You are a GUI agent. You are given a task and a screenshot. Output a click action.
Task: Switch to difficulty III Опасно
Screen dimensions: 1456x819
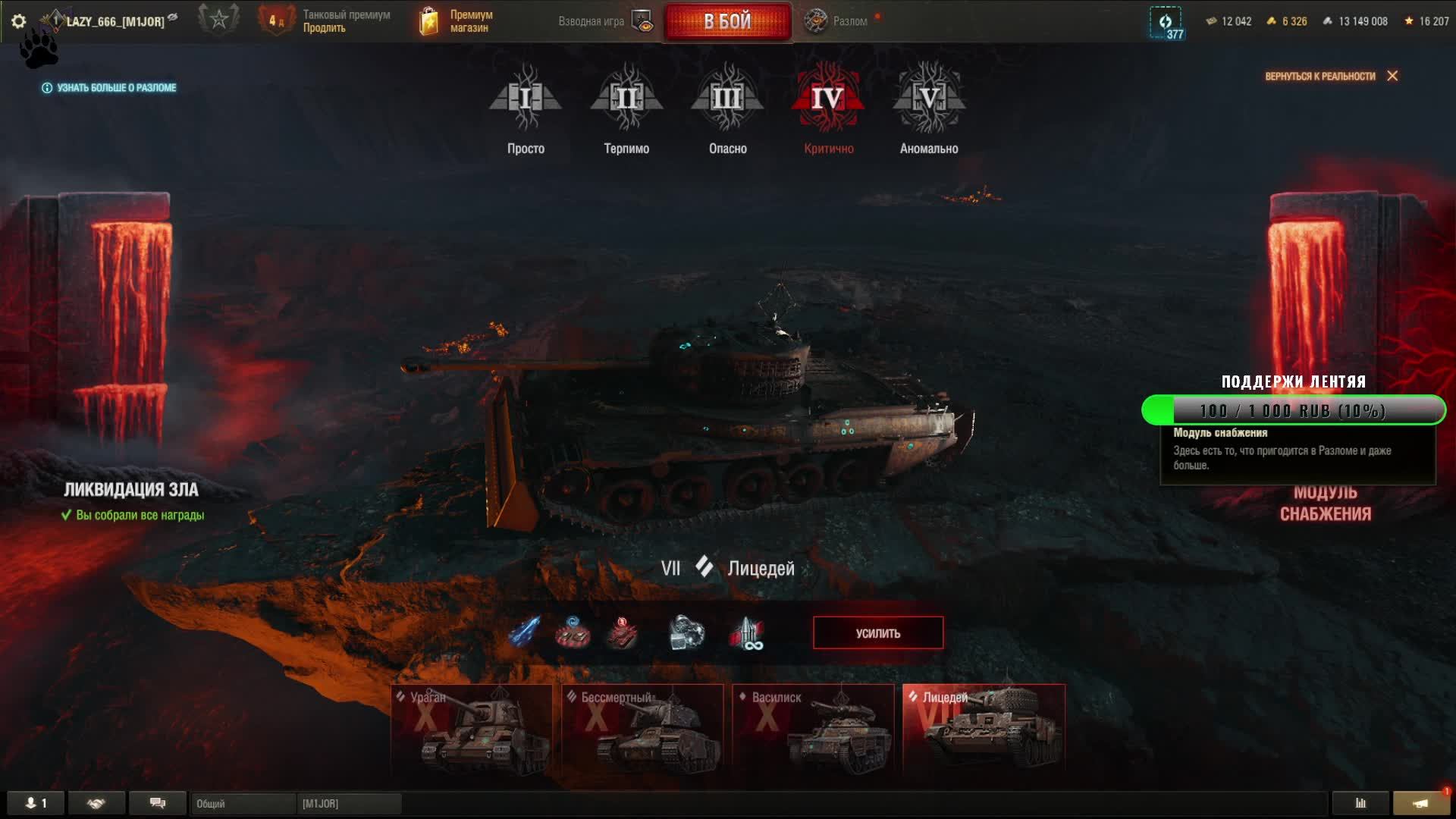tap(727, 108)
